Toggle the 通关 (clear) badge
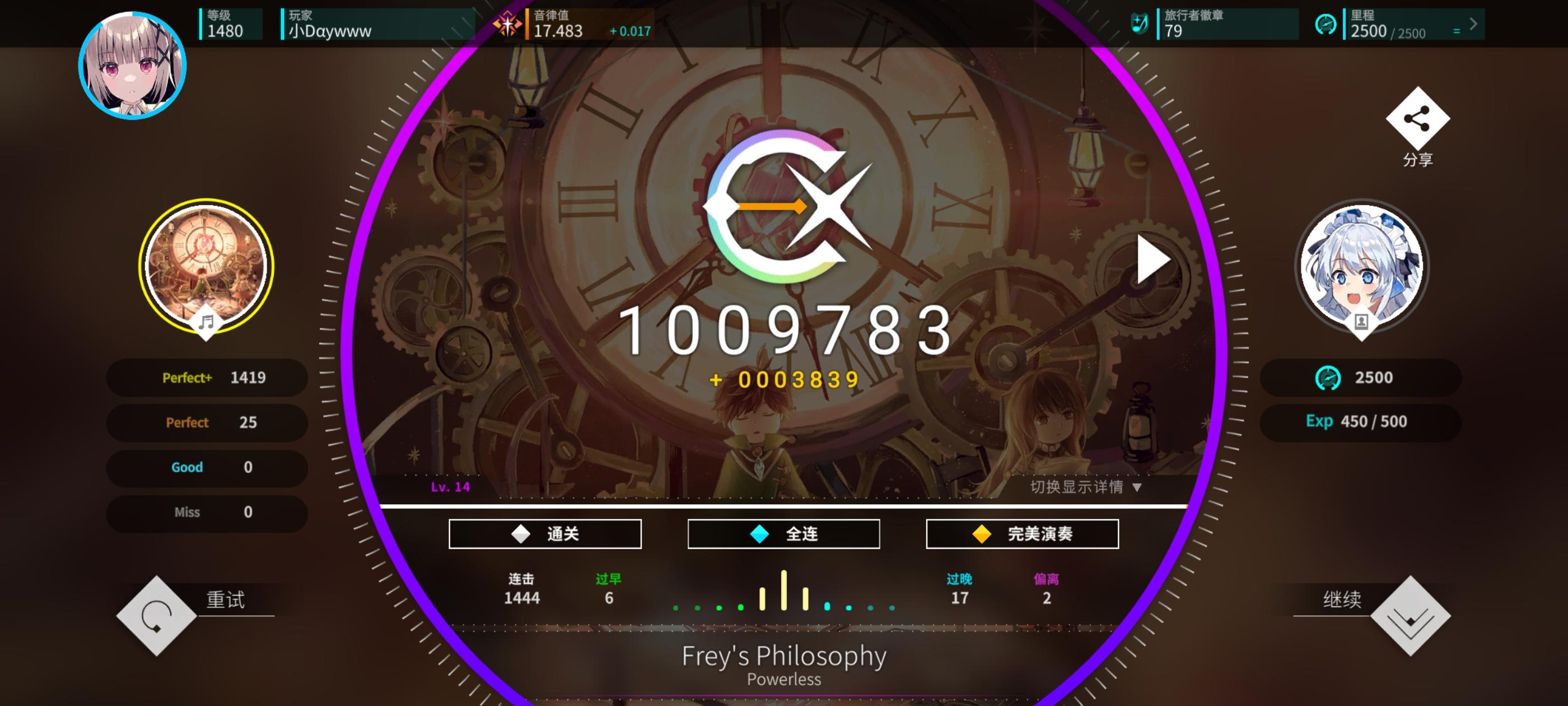Image resolution: width=1568 pixels, height=706 pixels. point(546,533)
